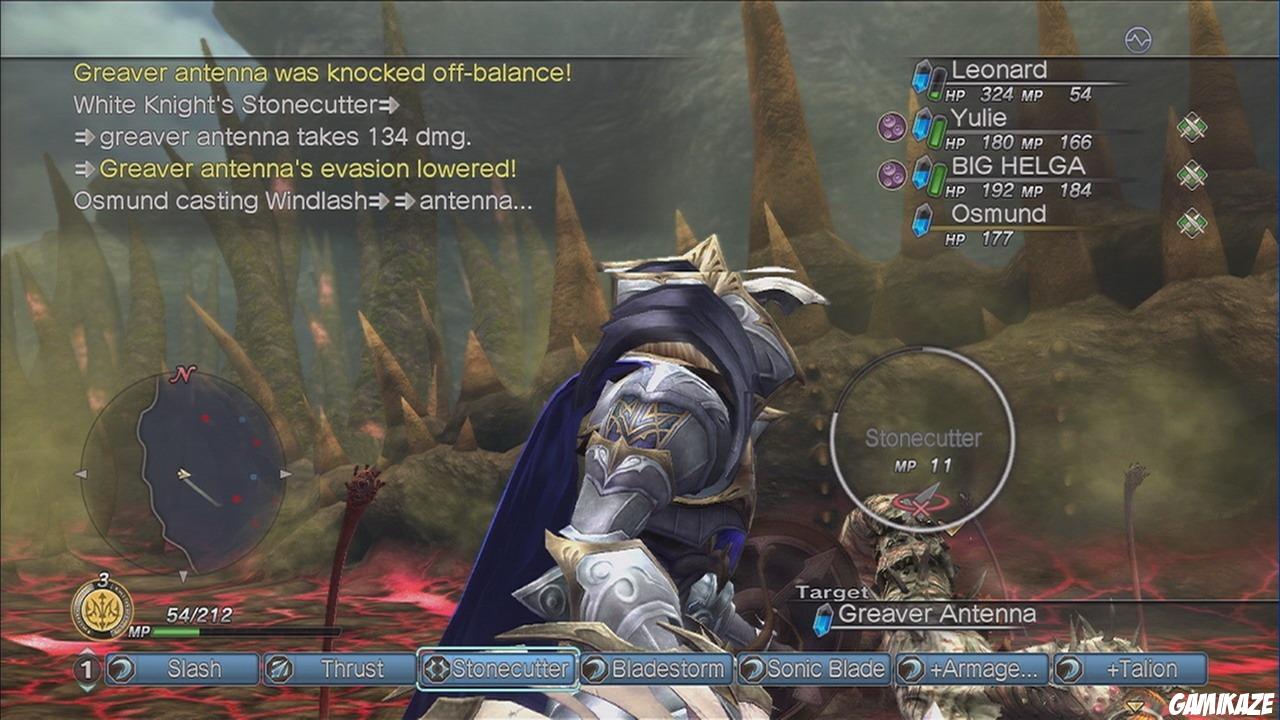Image resolution: width=1280 pixels, height=720 pixels.
Task: Select the Greaver Antenna target panel
Action: coord(938,614)
